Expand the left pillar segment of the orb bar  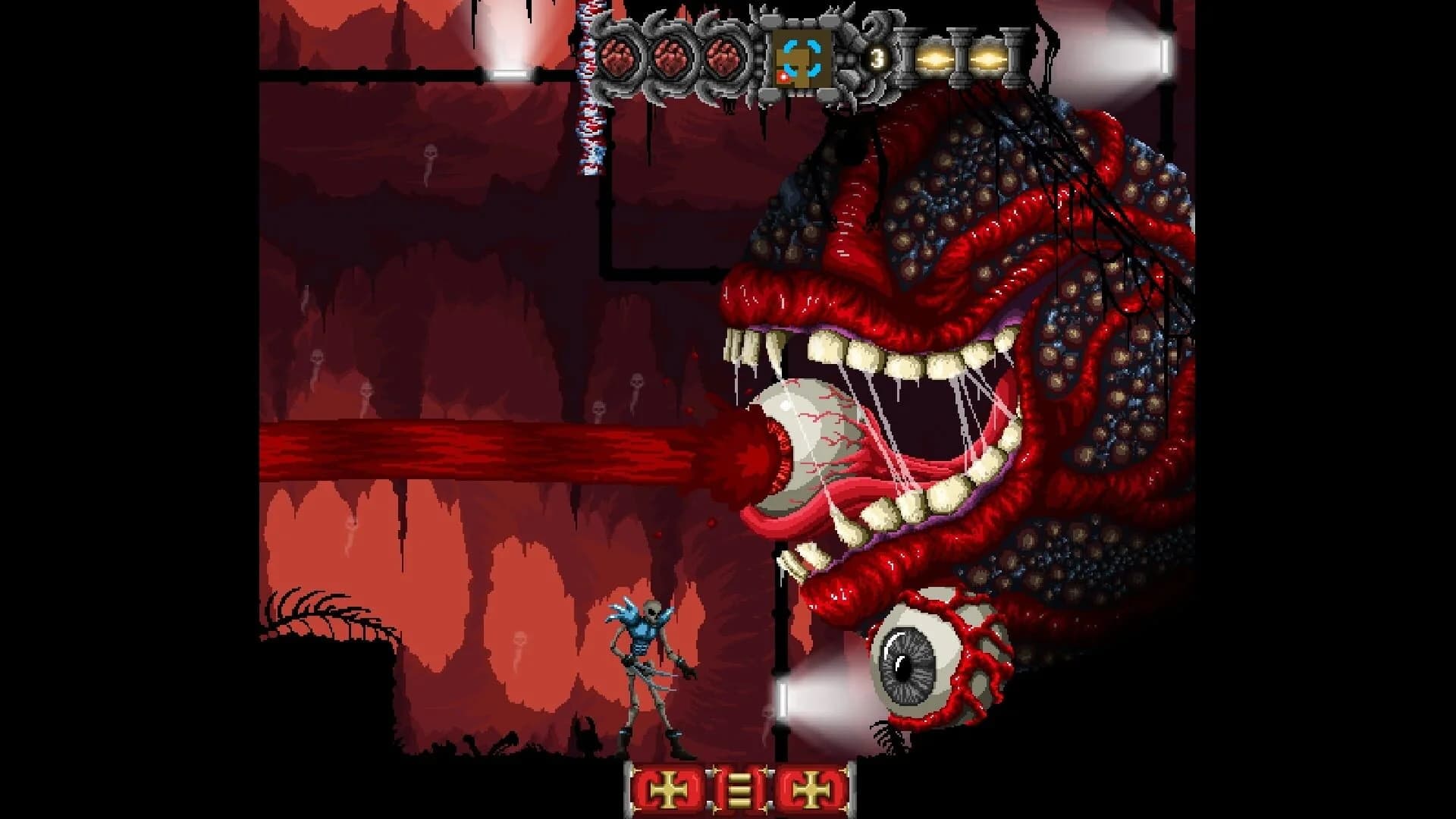point(905,58)
